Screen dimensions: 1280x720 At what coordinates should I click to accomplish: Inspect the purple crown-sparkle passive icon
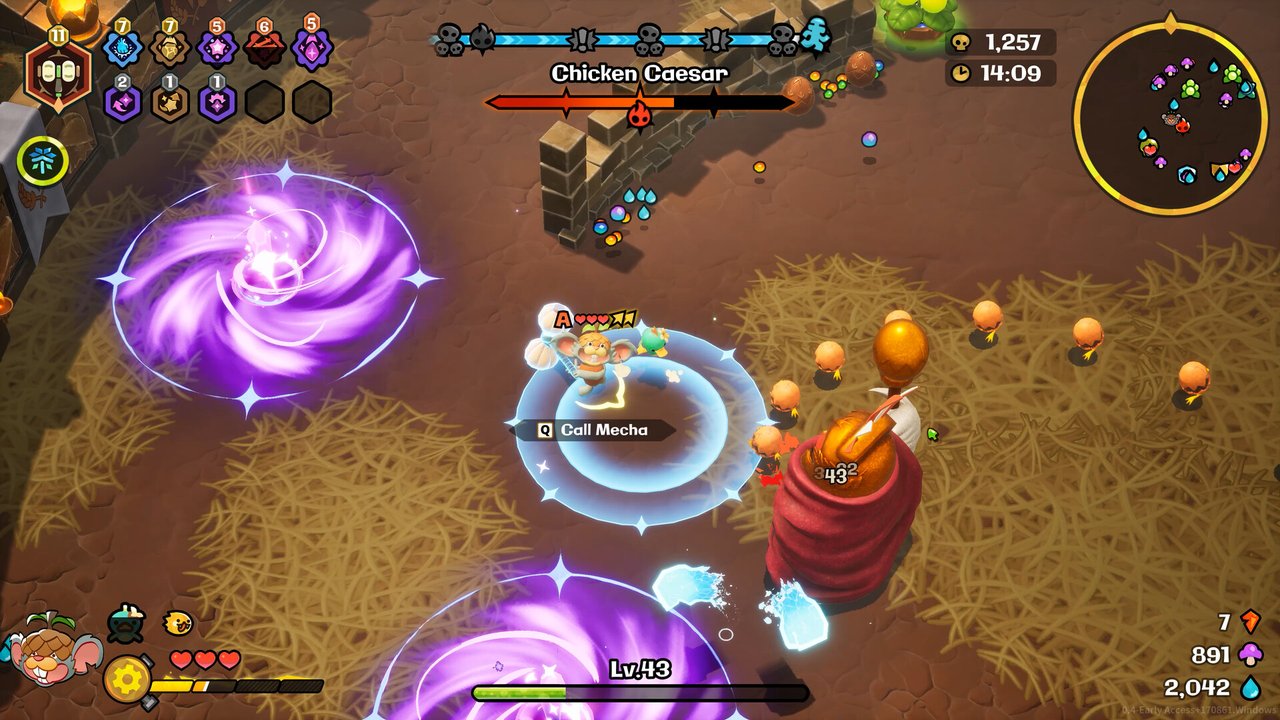pyautogui.click(x=217, y=102)
